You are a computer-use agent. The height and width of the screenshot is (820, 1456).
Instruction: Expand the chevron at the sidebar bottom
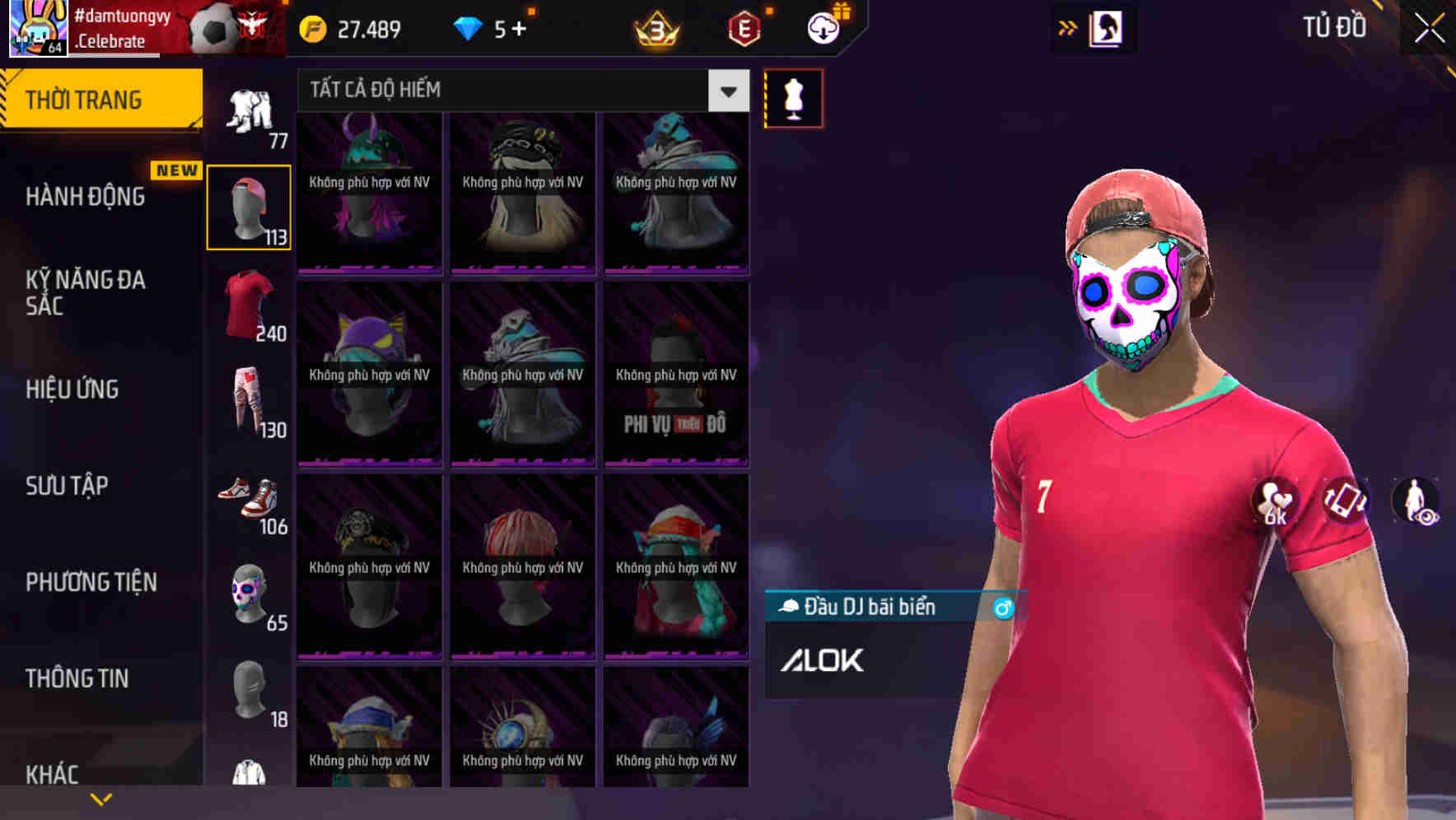point(100,798)
